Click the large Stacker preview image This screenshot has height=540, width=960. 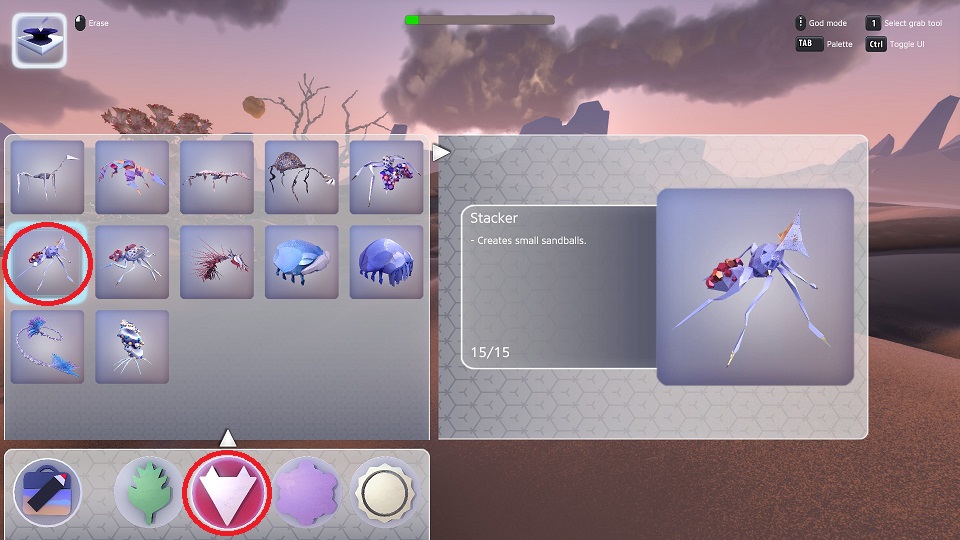click(755, 287)
